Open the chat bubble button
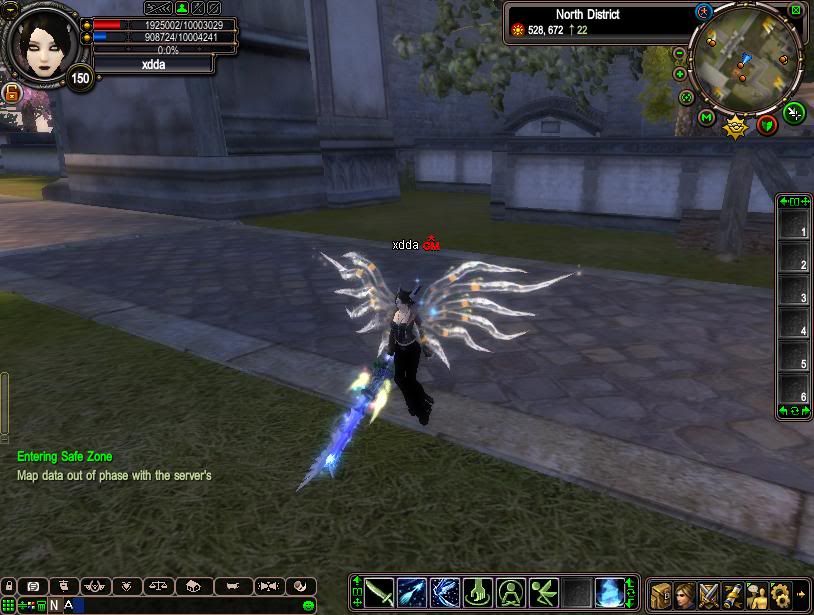The height and width of the screenshot is (615, 814). tap(33, 587)
